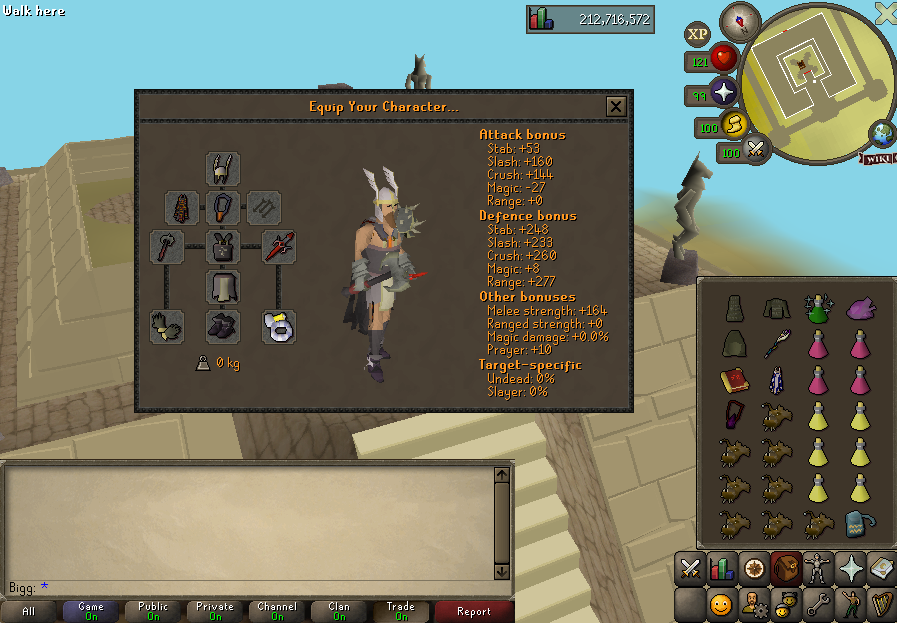Switch to the Skills tab
Image resolution: width=897 pixels, height=623 pixels.
coord(722,570)
